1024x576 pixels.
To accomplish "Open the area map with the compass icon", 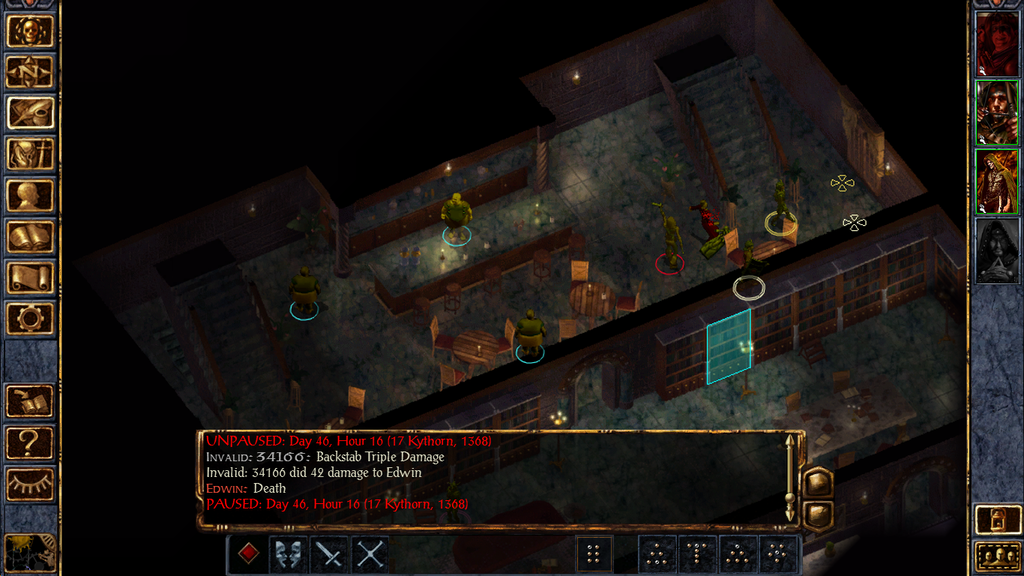I will tap(30, 72).
